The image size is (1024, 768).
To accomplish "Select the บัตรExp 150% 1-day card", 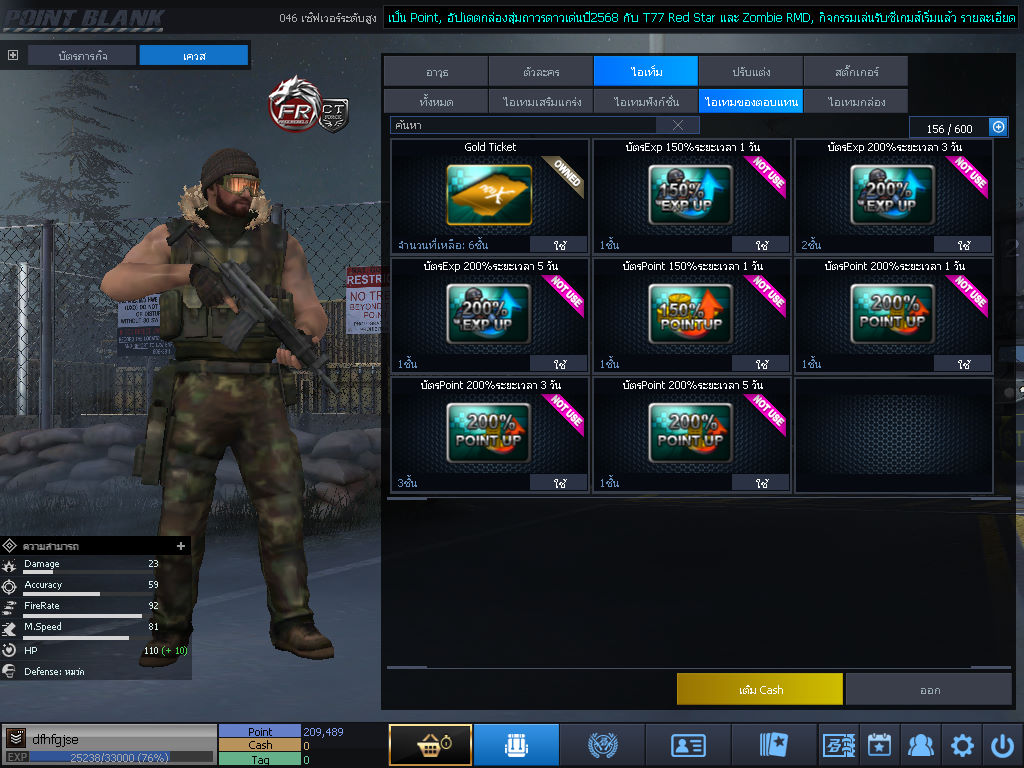I will point(691,194).
